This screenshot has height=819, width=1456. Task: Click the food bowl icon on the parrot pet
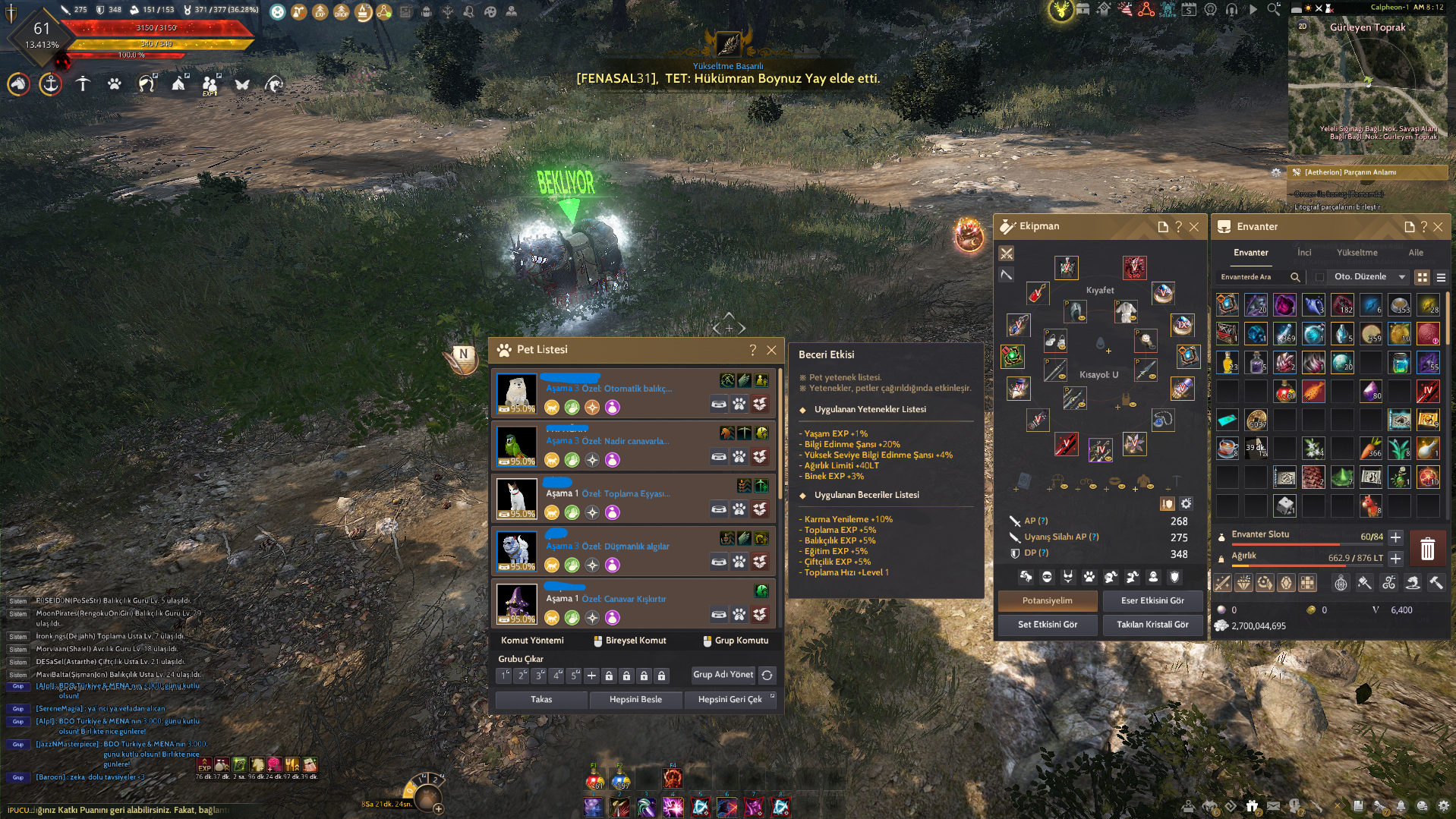pyautogui.click(x=719, y=457)
